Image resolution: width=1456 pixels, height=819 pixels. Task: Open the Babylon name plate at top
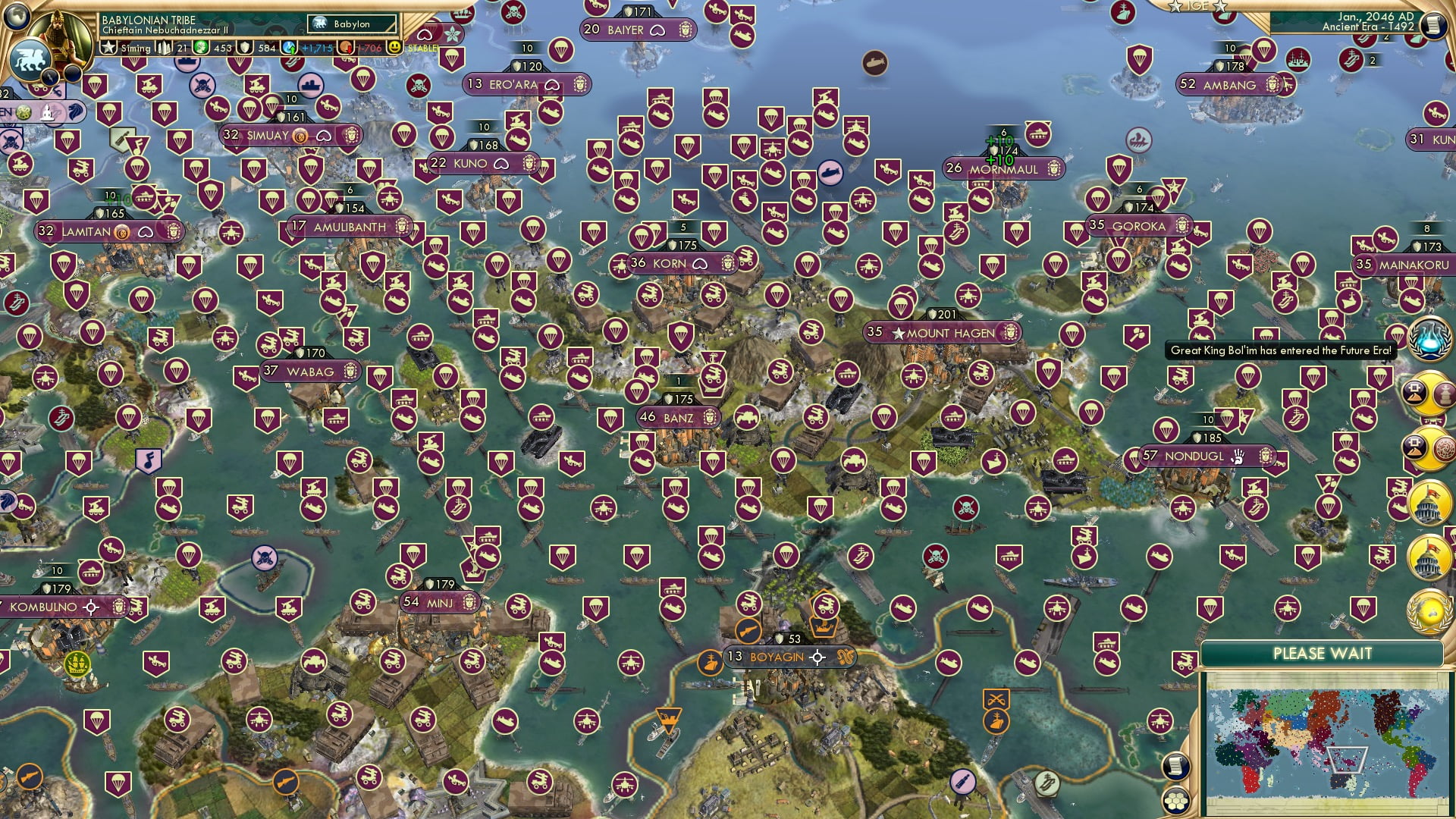[350, 24]
